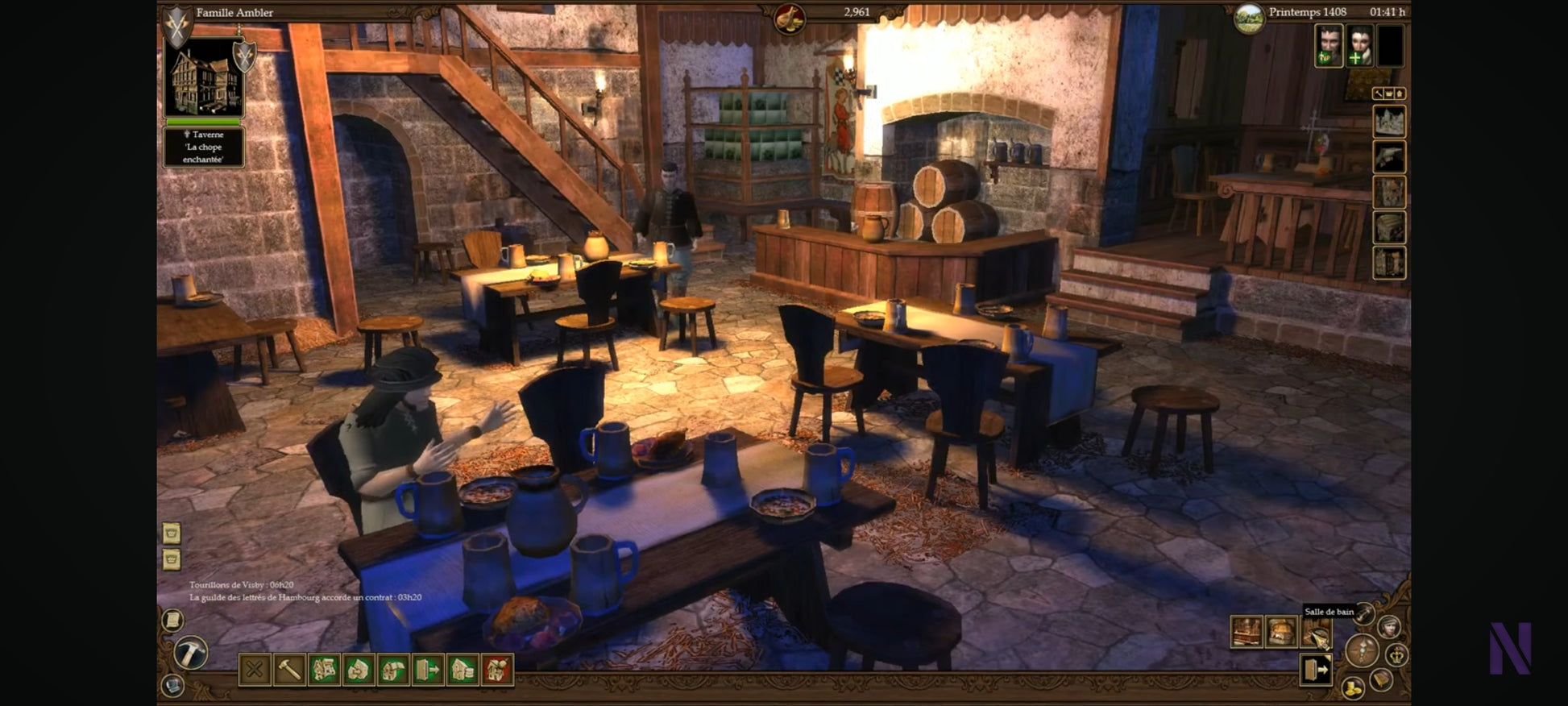Click the central compass jewel button
The image size is (1568, 706).
pyautogui.click(x=1363, y=650)
